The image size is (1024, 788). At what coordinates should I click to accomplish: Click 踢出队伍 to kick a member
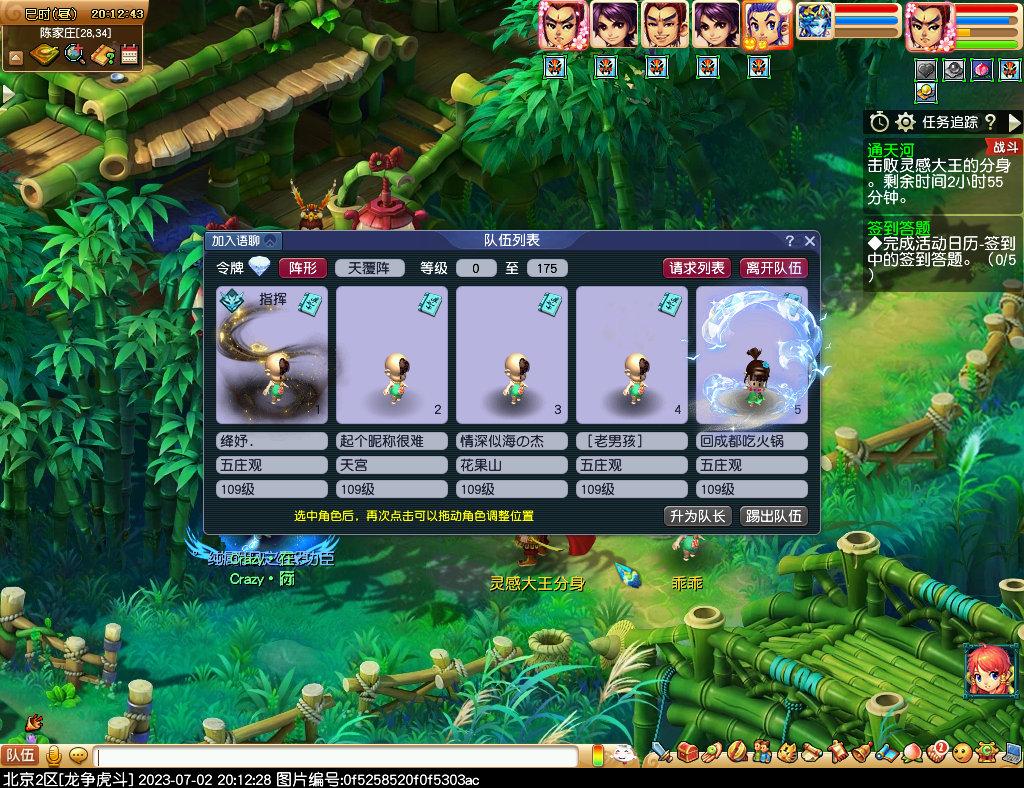[x=773, y=516]
